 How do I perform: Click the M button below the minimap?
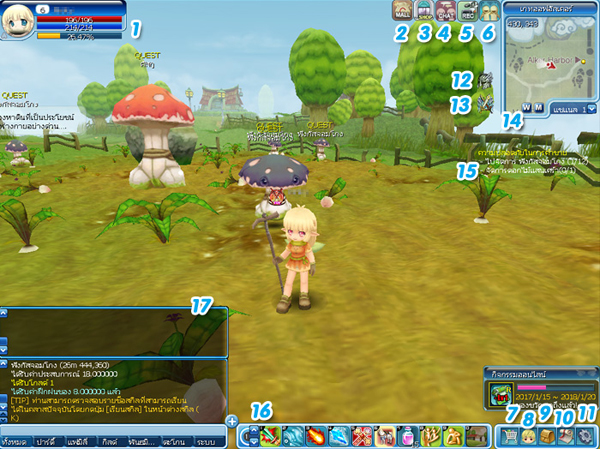coord(538,107)
